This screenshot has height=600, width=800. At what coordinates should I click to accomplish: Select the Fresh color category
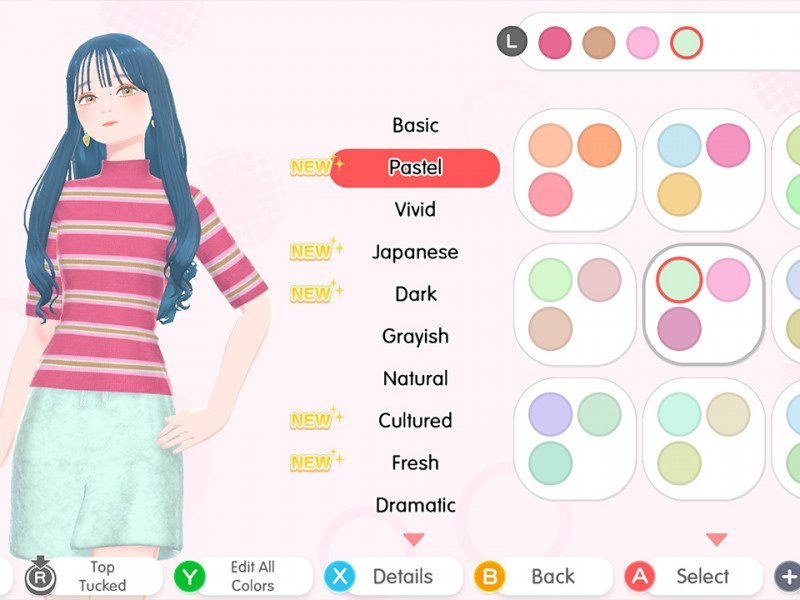coord(415,462)
